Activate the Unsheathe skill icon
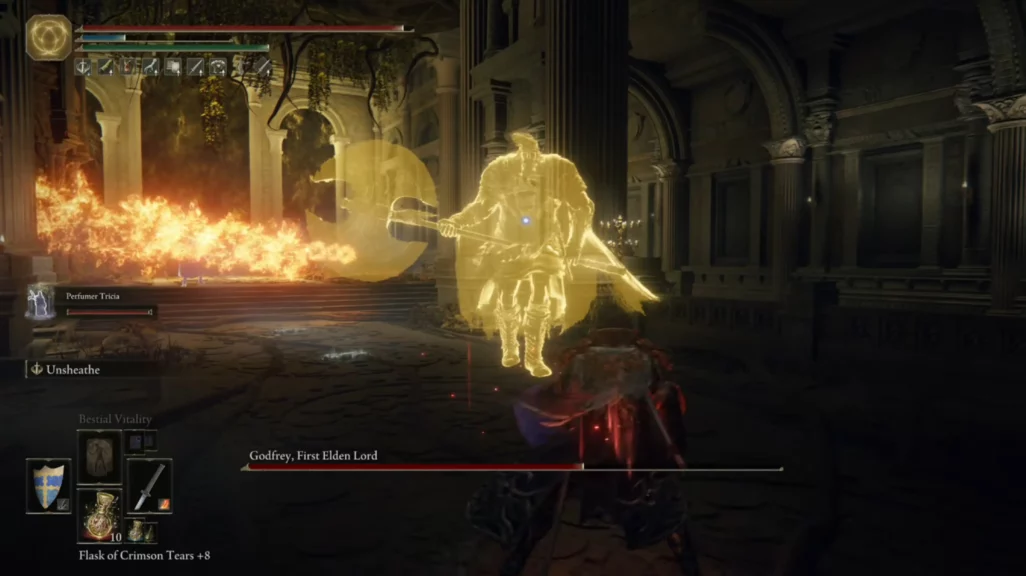 [x=37, y=369]
